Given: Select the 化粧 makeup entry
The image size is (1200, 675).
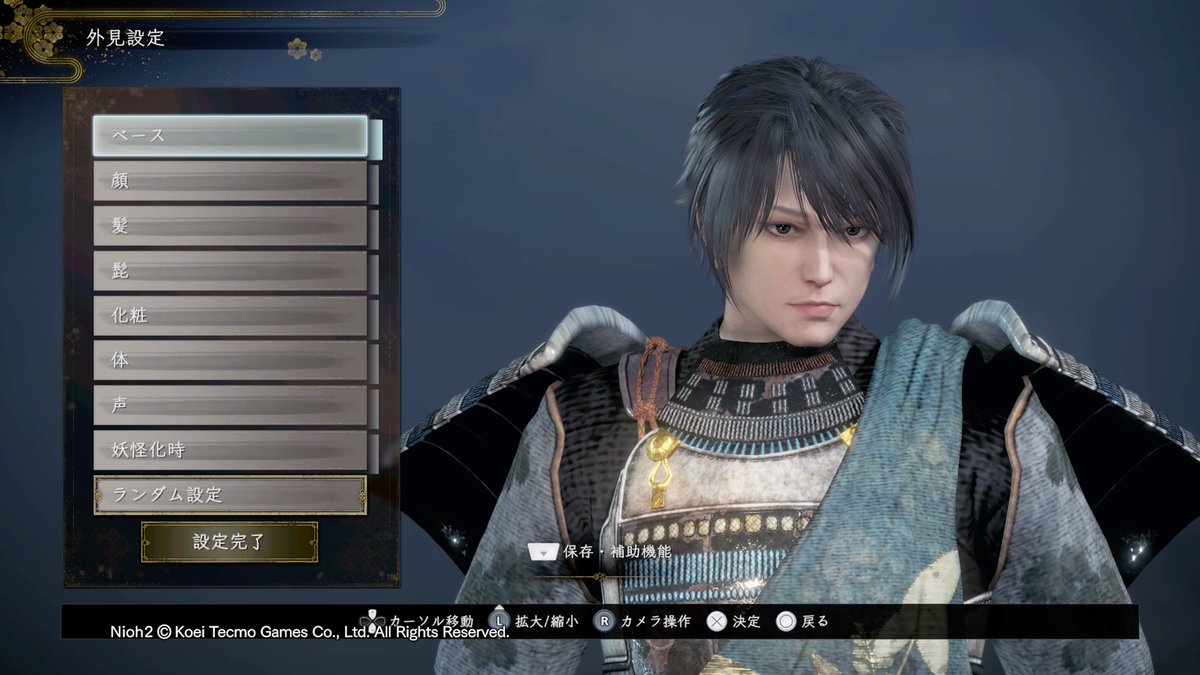Looking at the screenshot, I should point(231,316).
